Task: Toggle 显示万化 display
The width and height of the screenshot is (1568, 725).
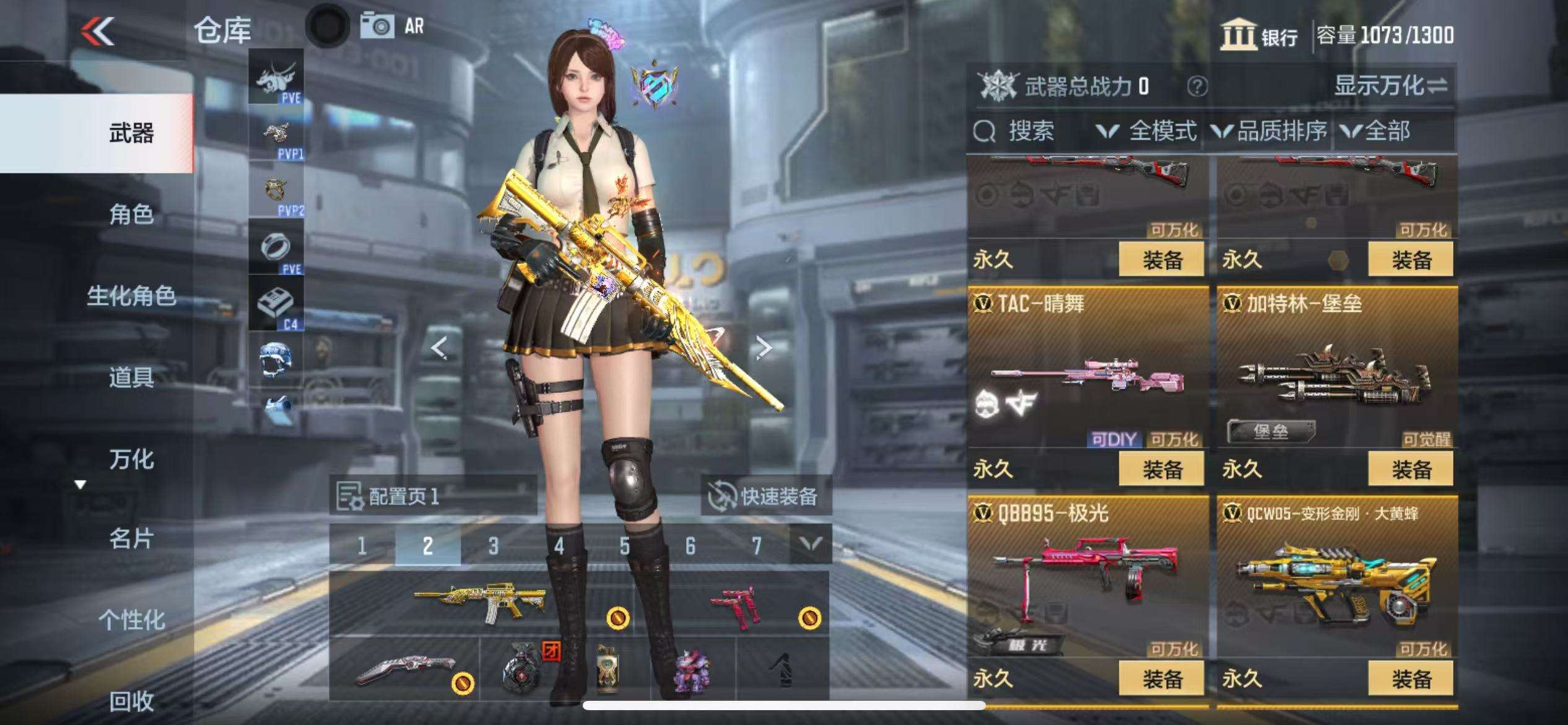Action: tap(1390, 86)
